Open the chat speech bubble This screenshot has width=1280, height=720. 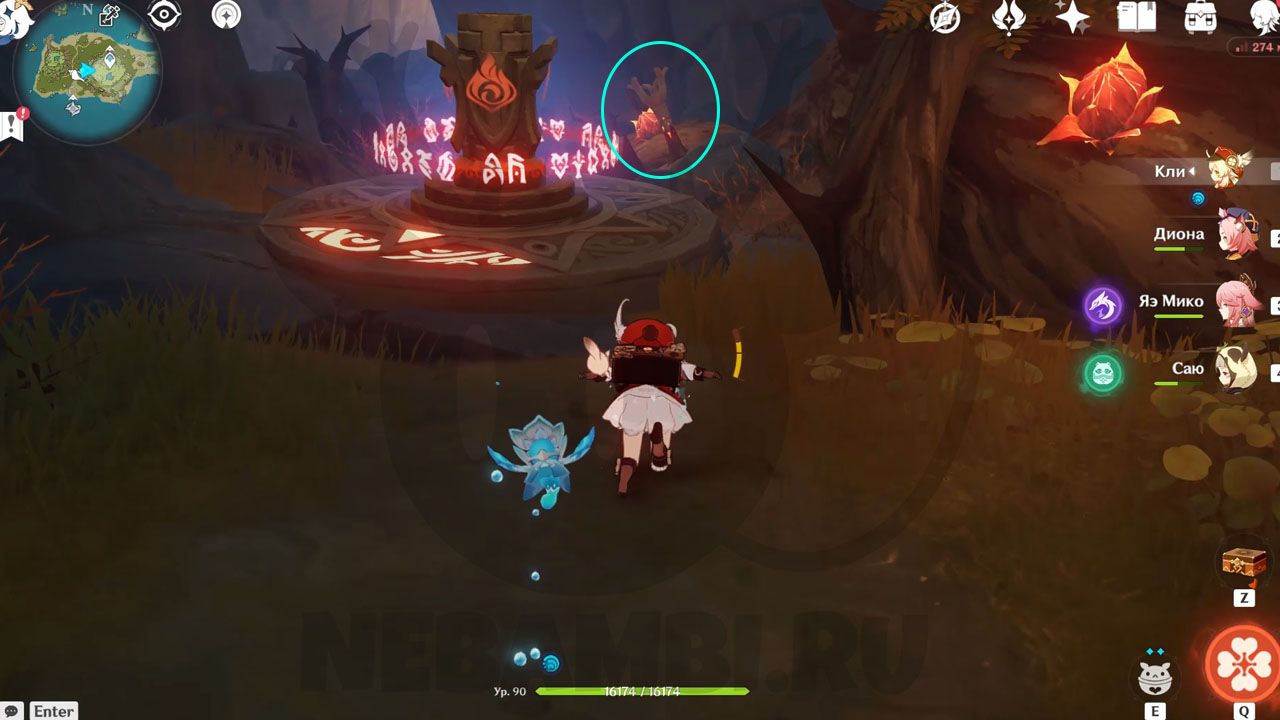pyautogui.click(x=11, y=710)
